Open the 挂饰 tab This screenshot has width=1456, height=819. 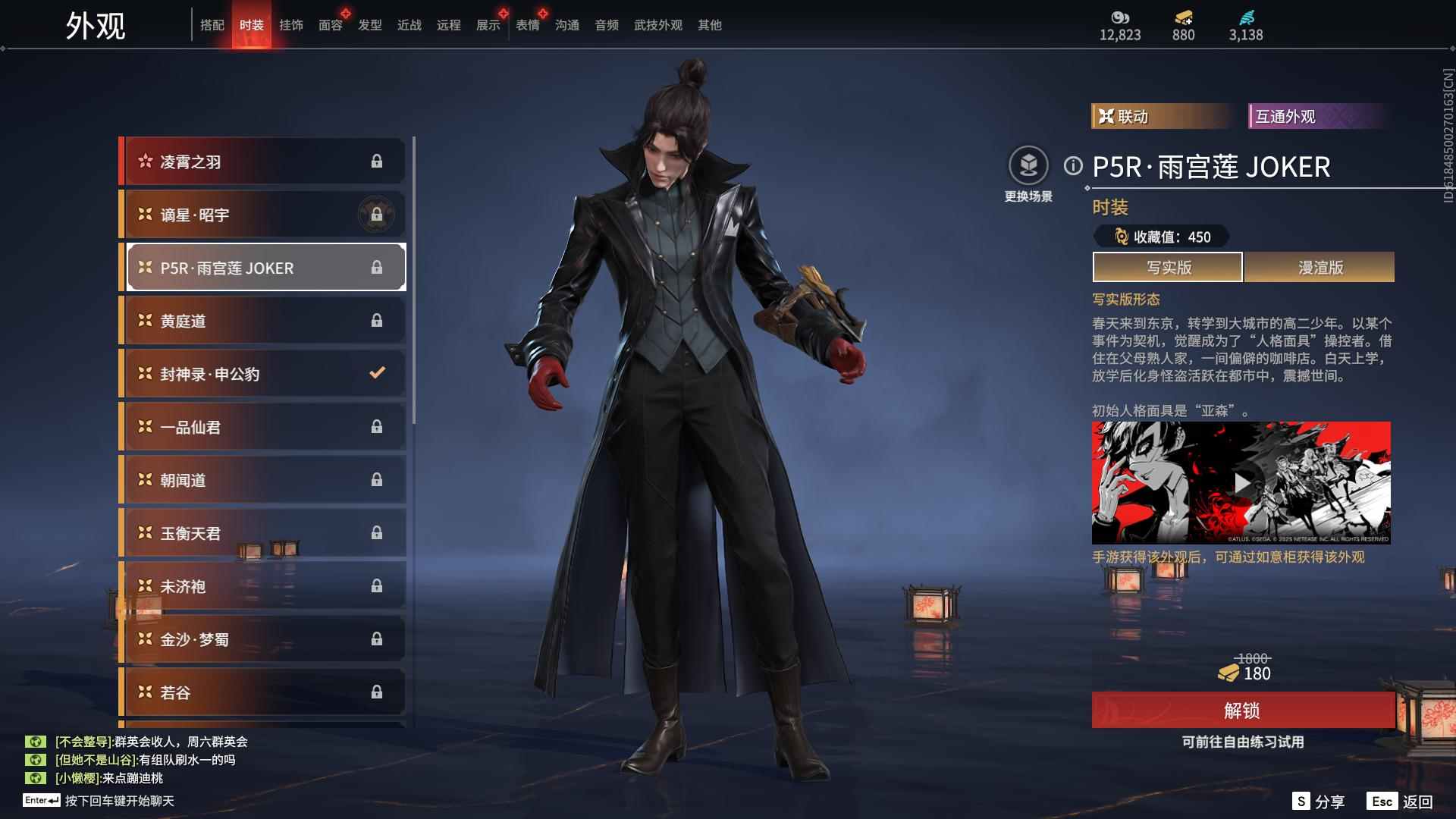pyautogui.click(x=291, y=25)
